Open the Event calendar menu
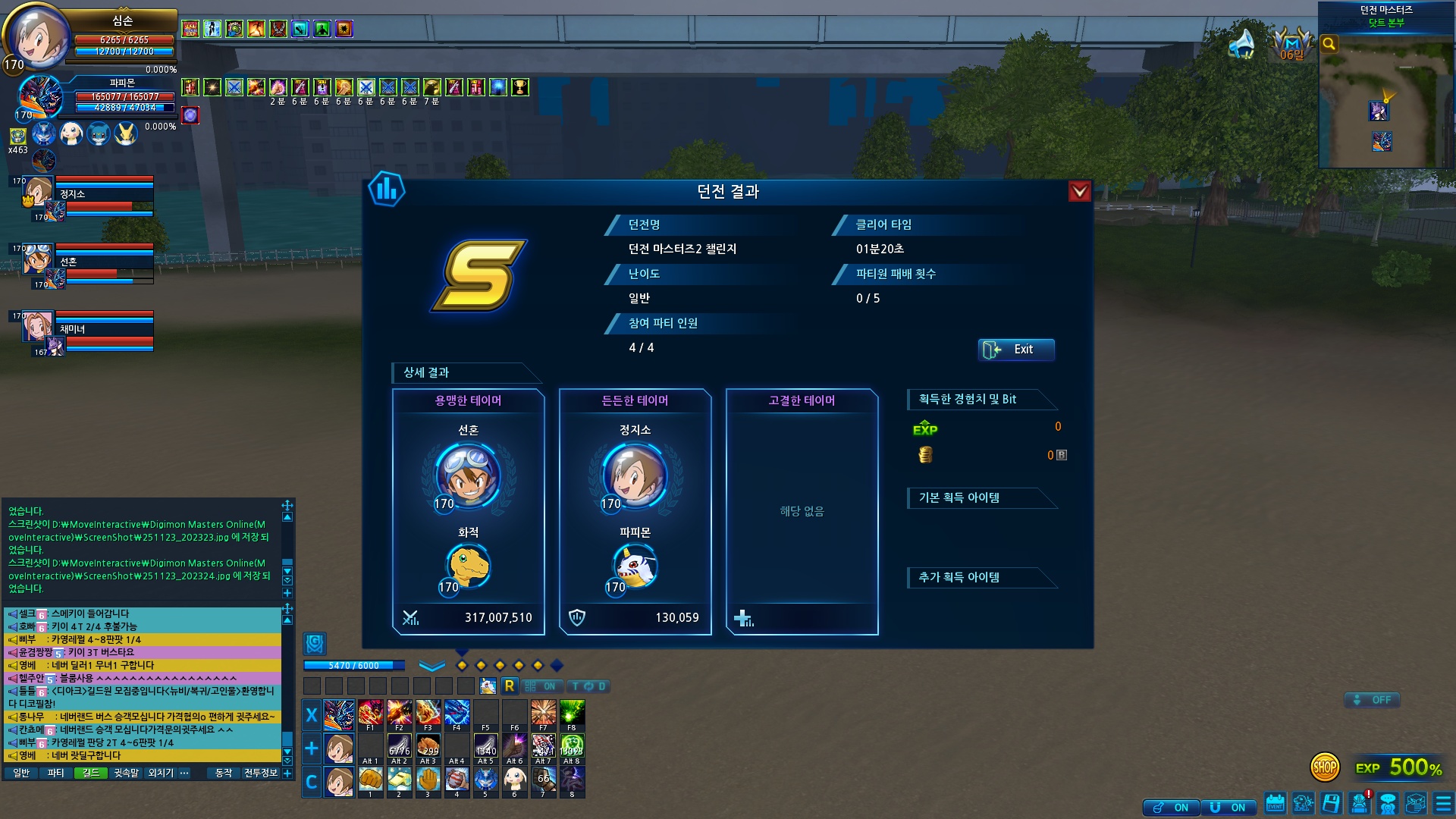The width and height of the screenshot is (1456, 819). click(x=1275, y=803)
